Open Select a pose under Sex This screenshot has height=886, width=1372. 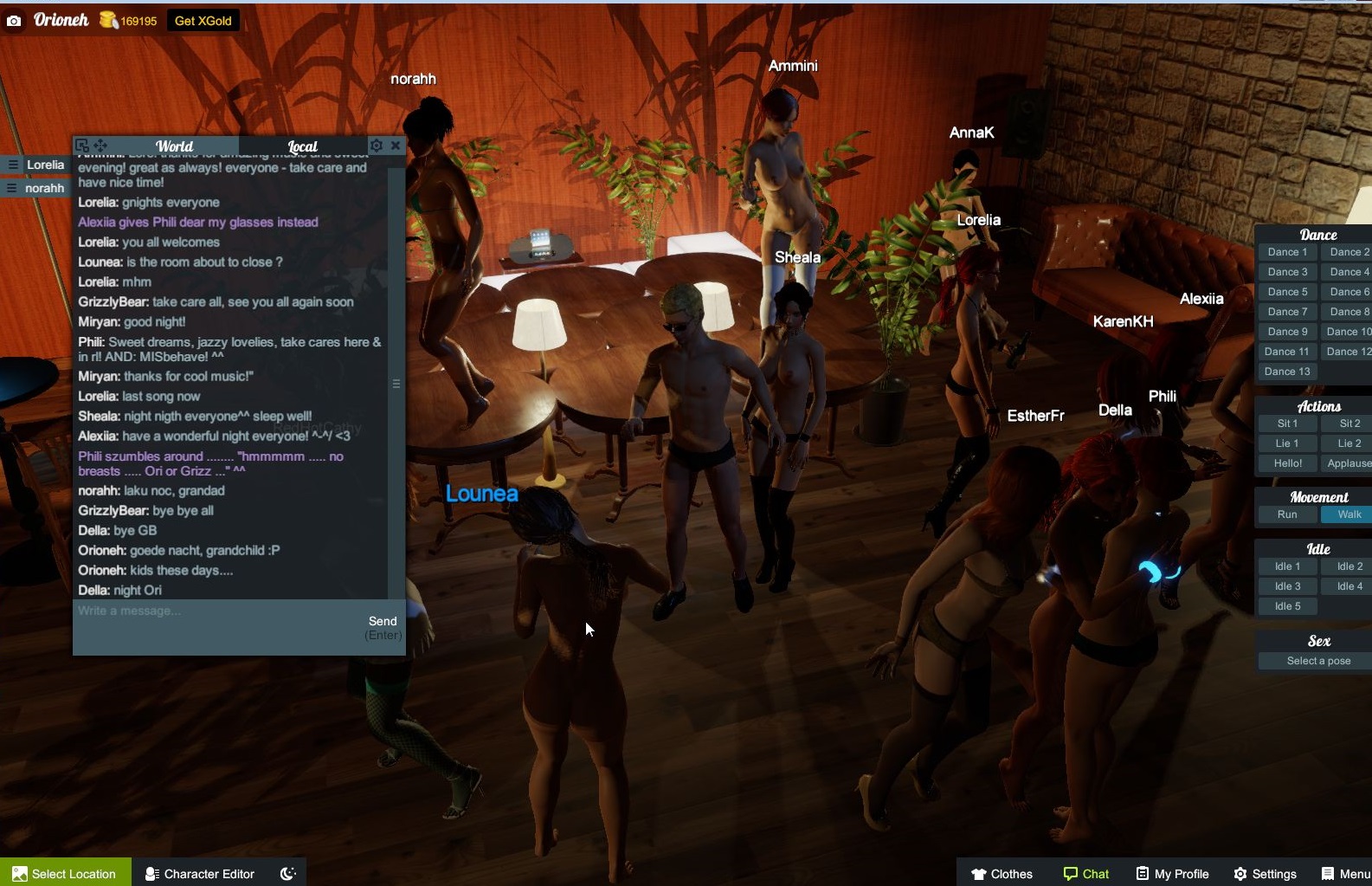pyautogui.click(x=1316, y=660)
